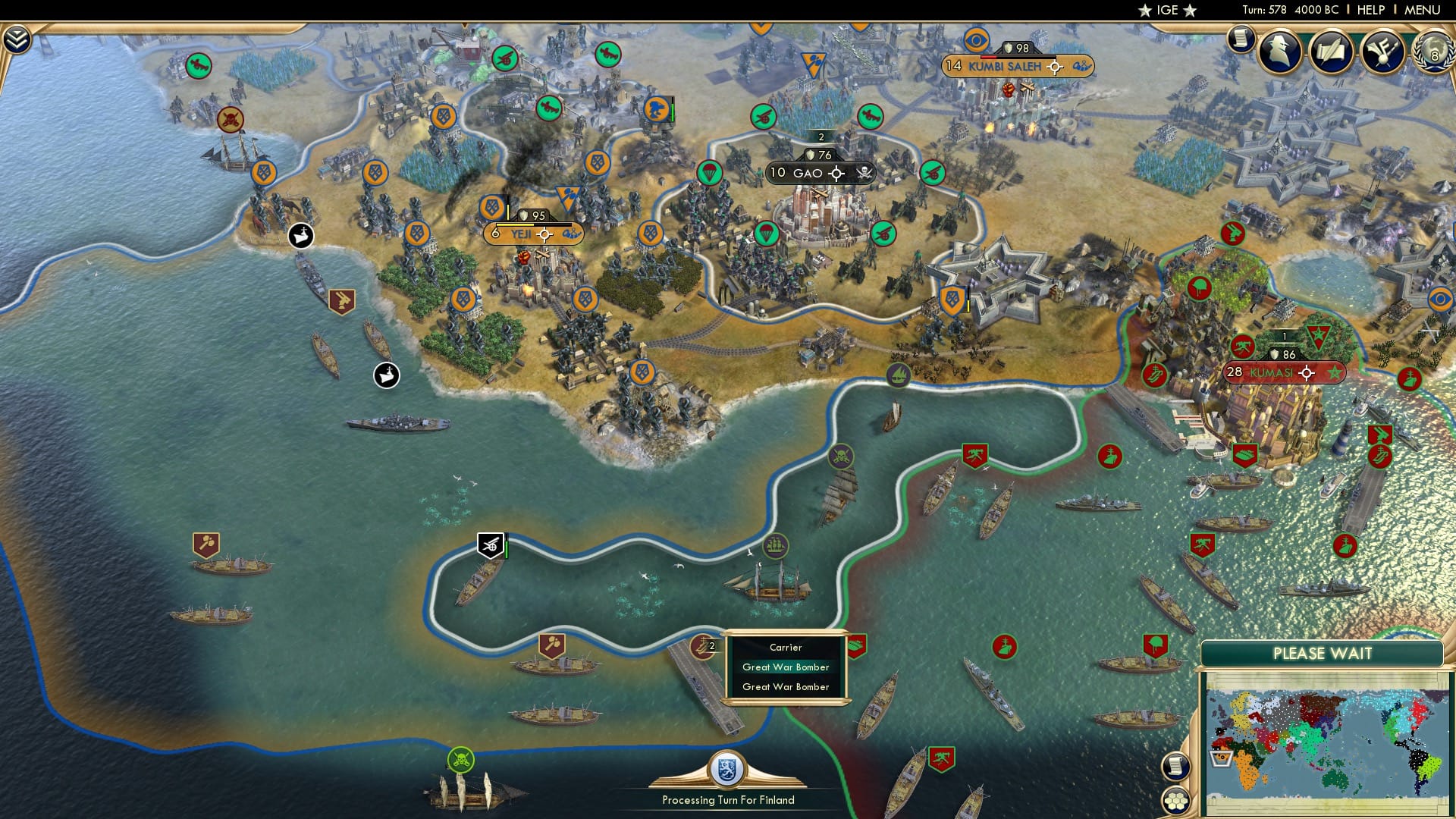Toggle Gao's ranged attack crosshair
The width and height of the screenshot is (1456, 819).
(836, 173)
